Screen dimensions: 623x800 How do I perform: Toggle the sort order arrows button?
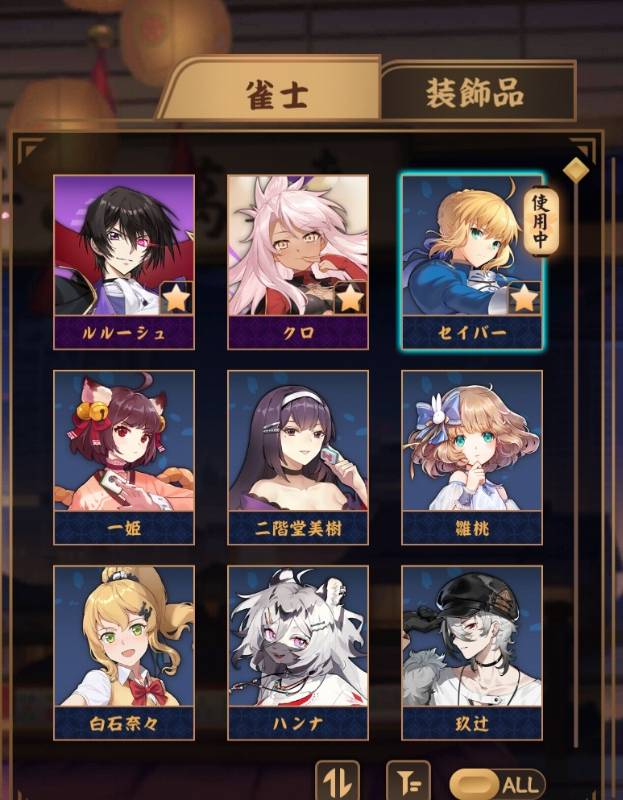point(337,781)
